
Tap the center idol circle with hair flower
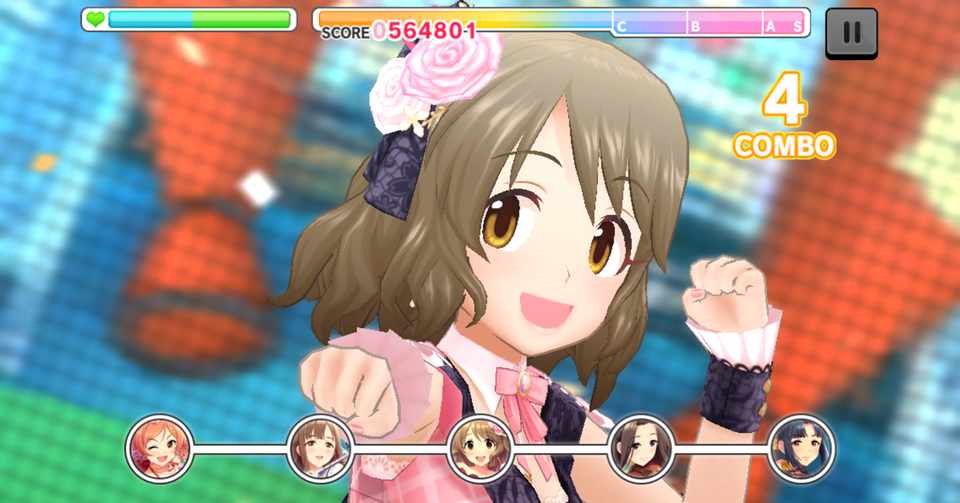pos(480,448)
